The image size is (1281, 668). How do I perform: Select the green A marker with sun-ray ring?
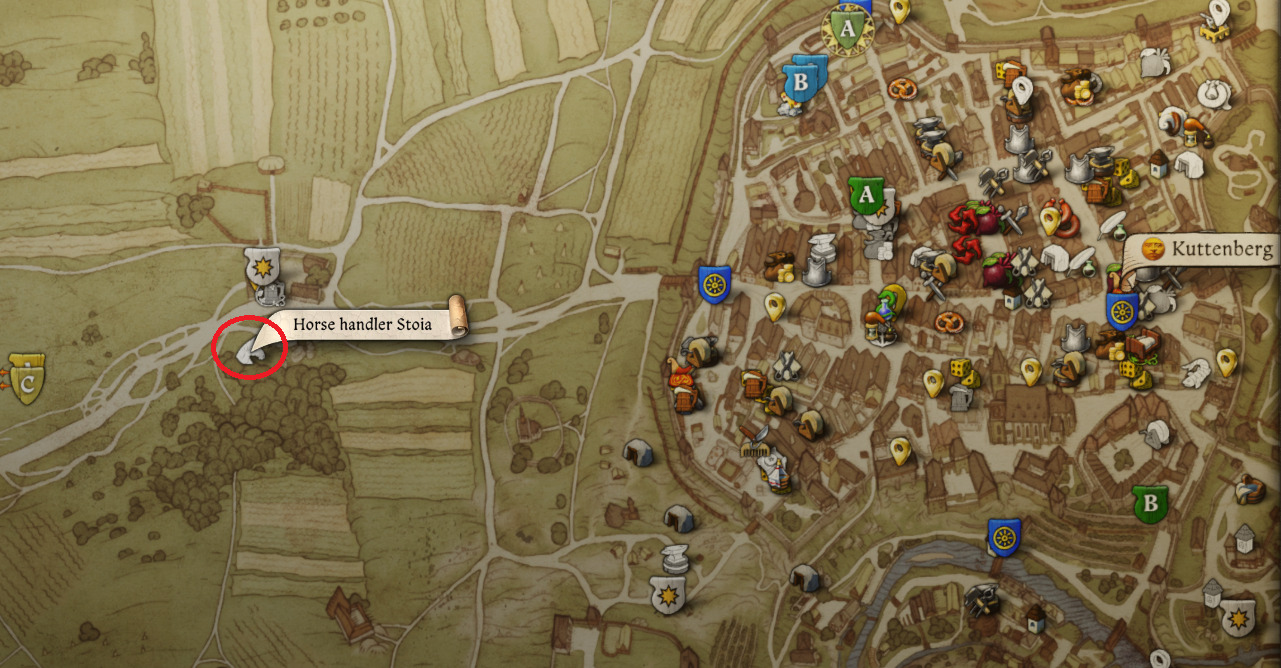(x=847, y=31)
